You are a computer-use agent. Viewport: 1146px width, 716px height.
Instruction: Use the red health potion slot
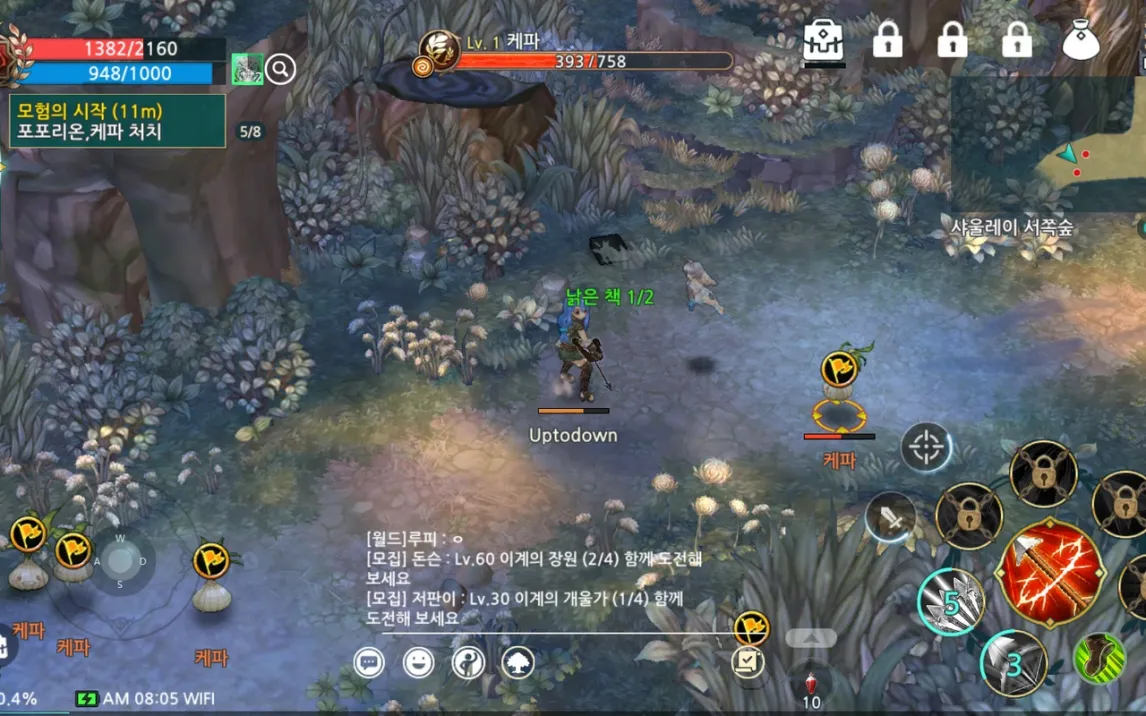811,686
